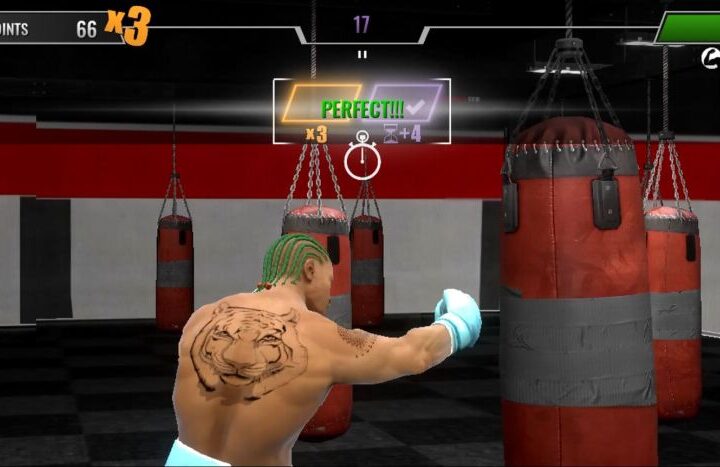Hit the purple +4 time bonus tile
Image resolution: width=720 pixels, height=467 pixels.
point(404,103)
